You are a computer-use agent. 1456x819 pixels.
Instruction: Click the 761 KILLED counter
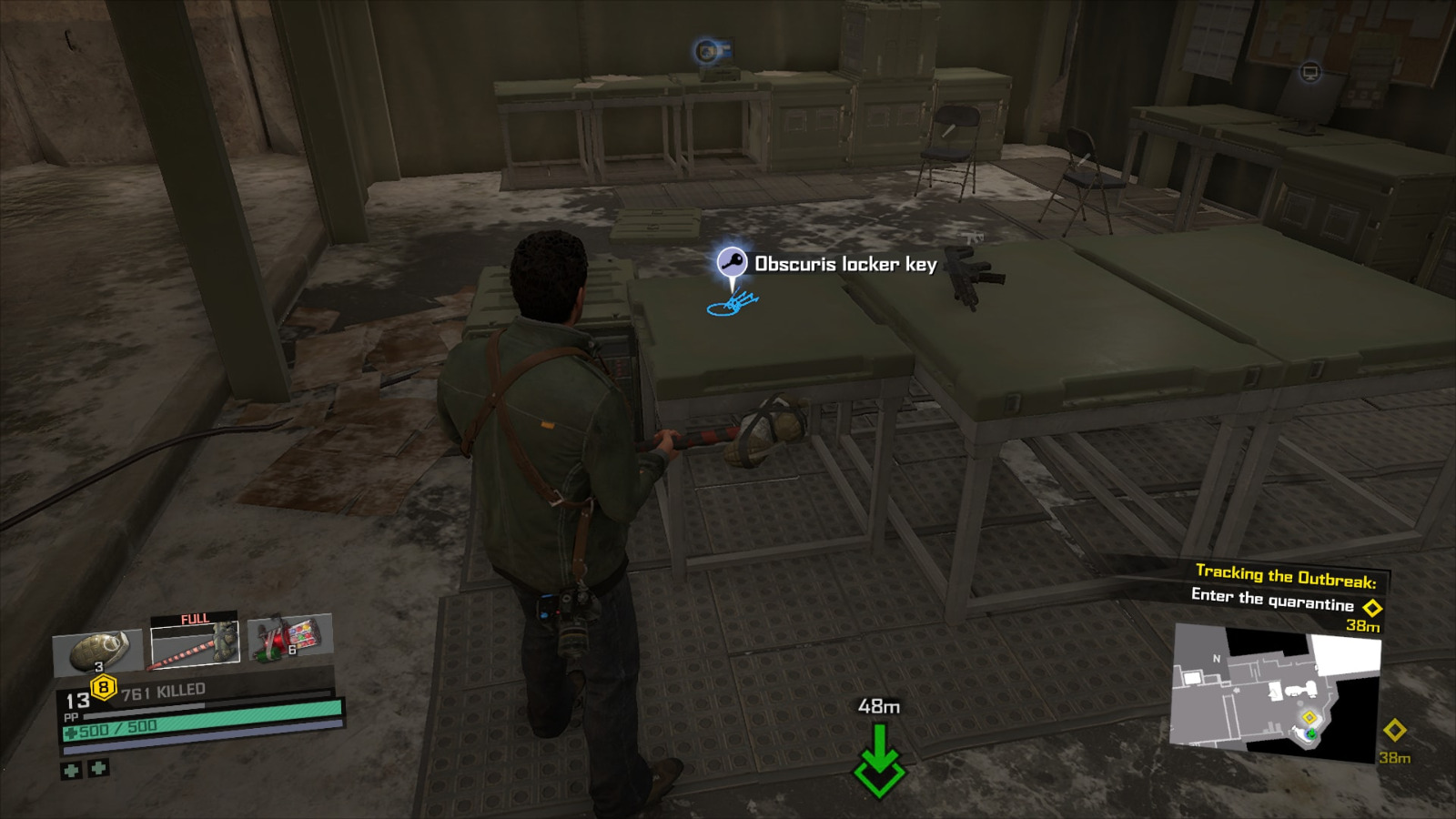click(x=162, y=693)
